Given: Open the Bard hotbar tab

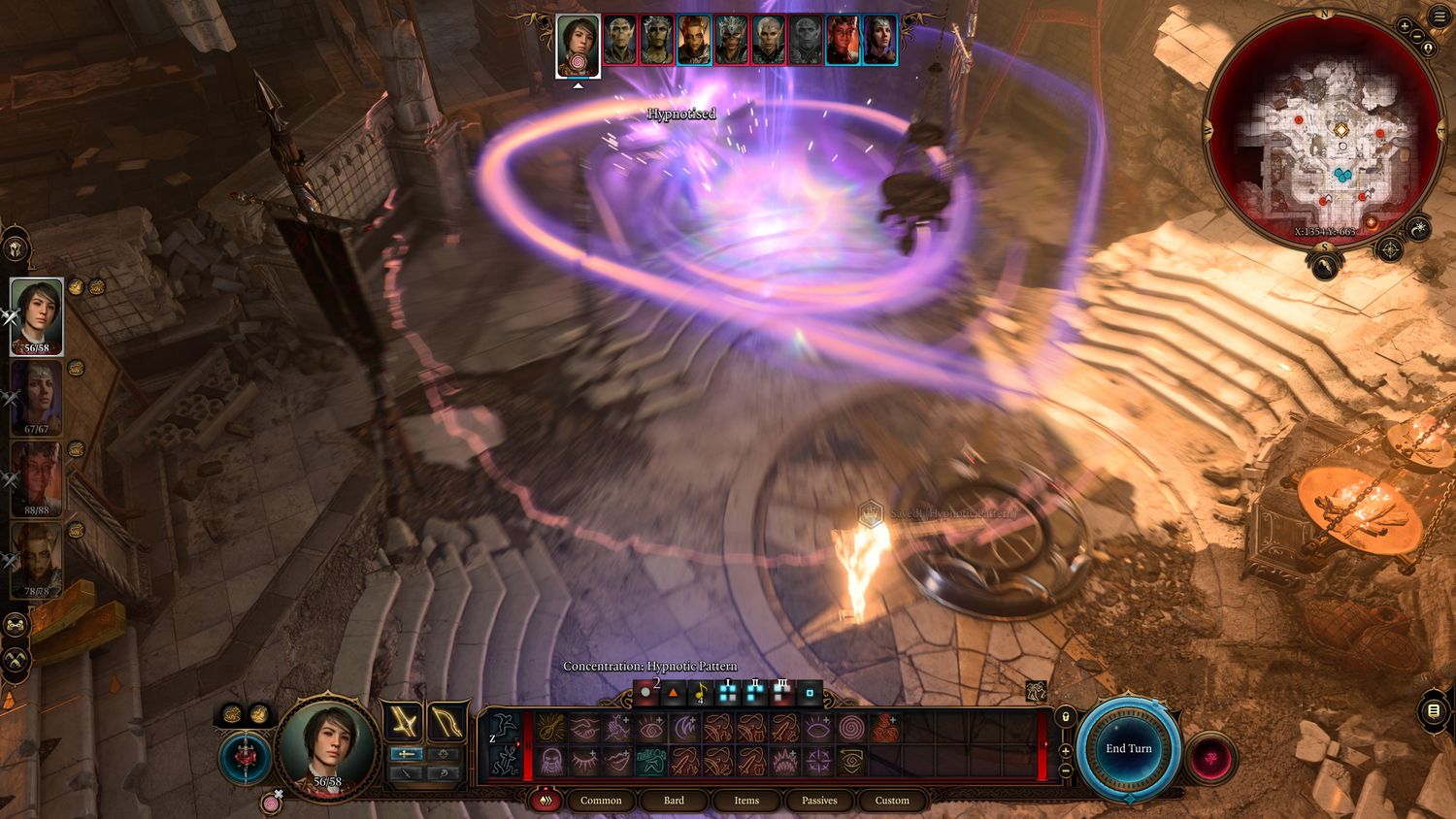Looking at the screenshot, I should pyautogui.click(x=674, y=801).
